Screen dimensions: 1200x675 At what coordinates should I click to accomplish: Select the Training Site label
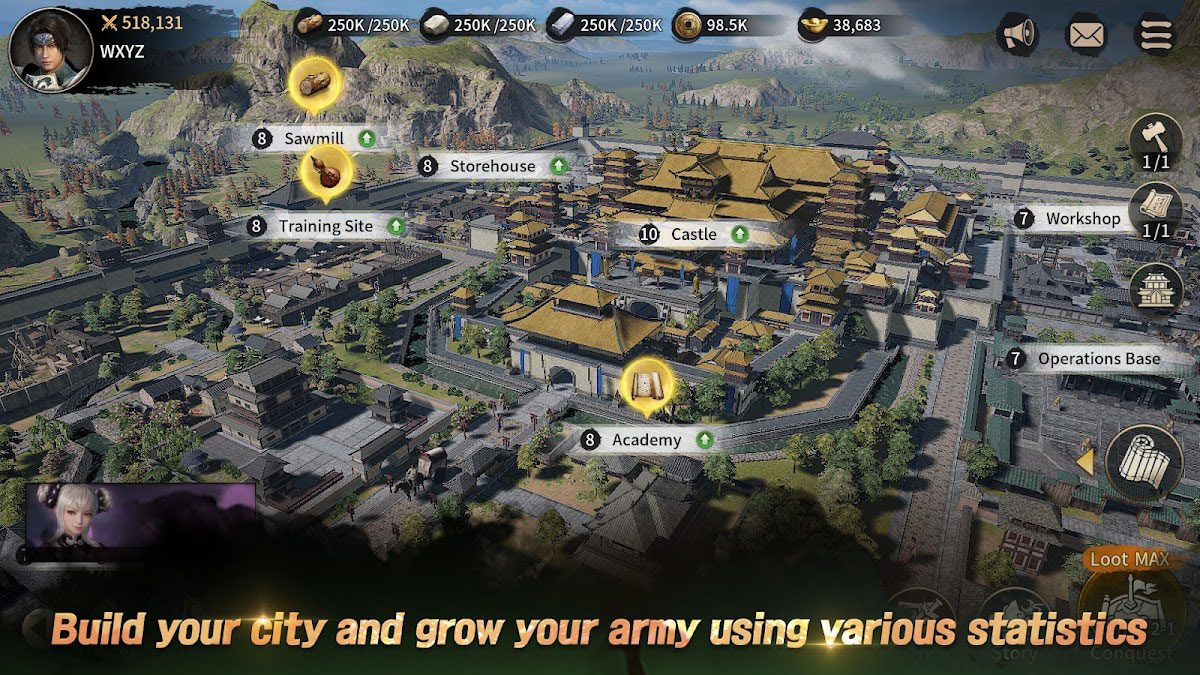[x=325, y=227]
